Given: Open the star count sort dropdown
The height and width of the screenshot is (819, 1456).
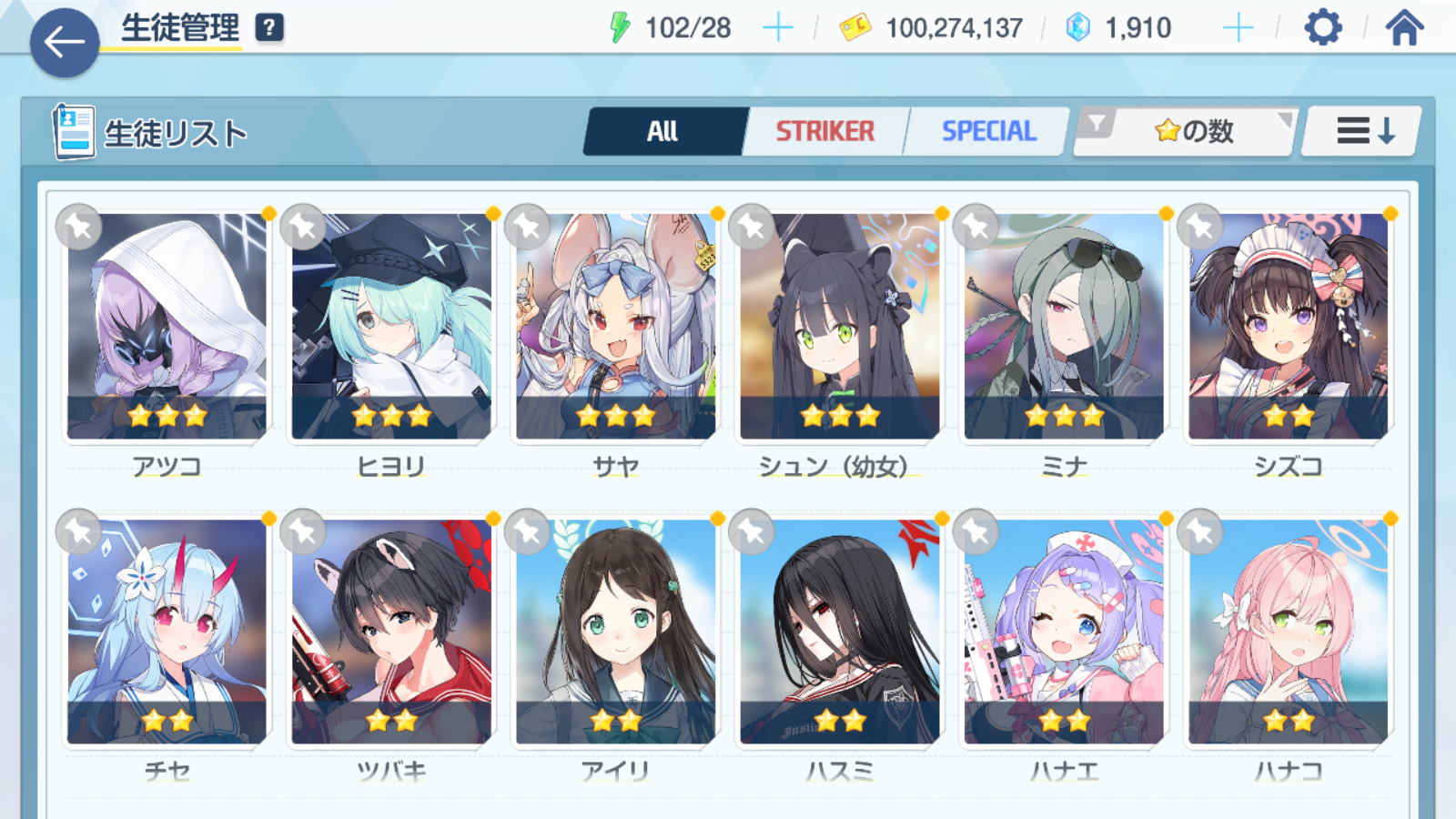Looking at the screenshot, I should point(1186,132).
